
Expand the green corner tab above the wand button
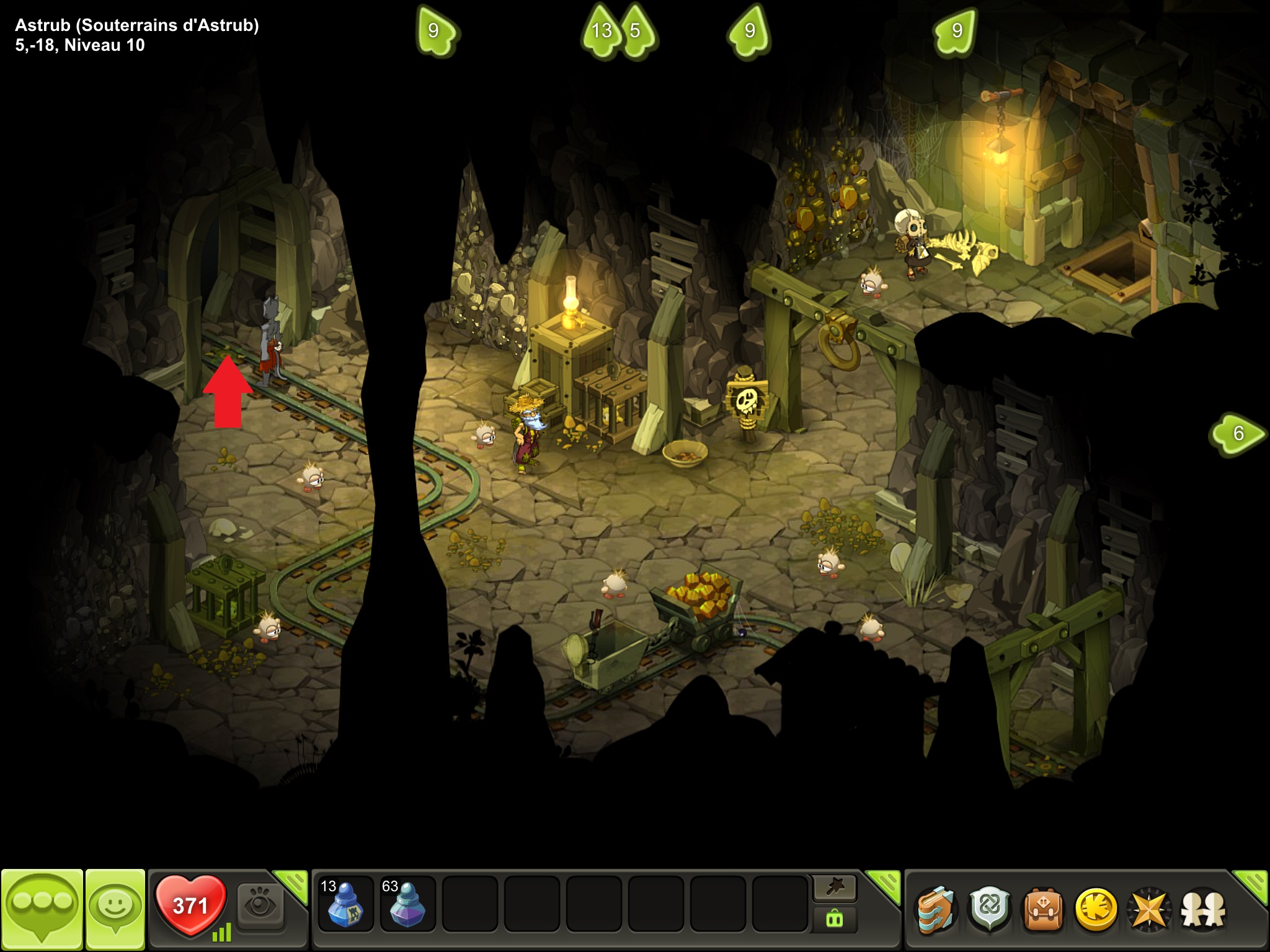pyautogui.click(x=885, y=883)
